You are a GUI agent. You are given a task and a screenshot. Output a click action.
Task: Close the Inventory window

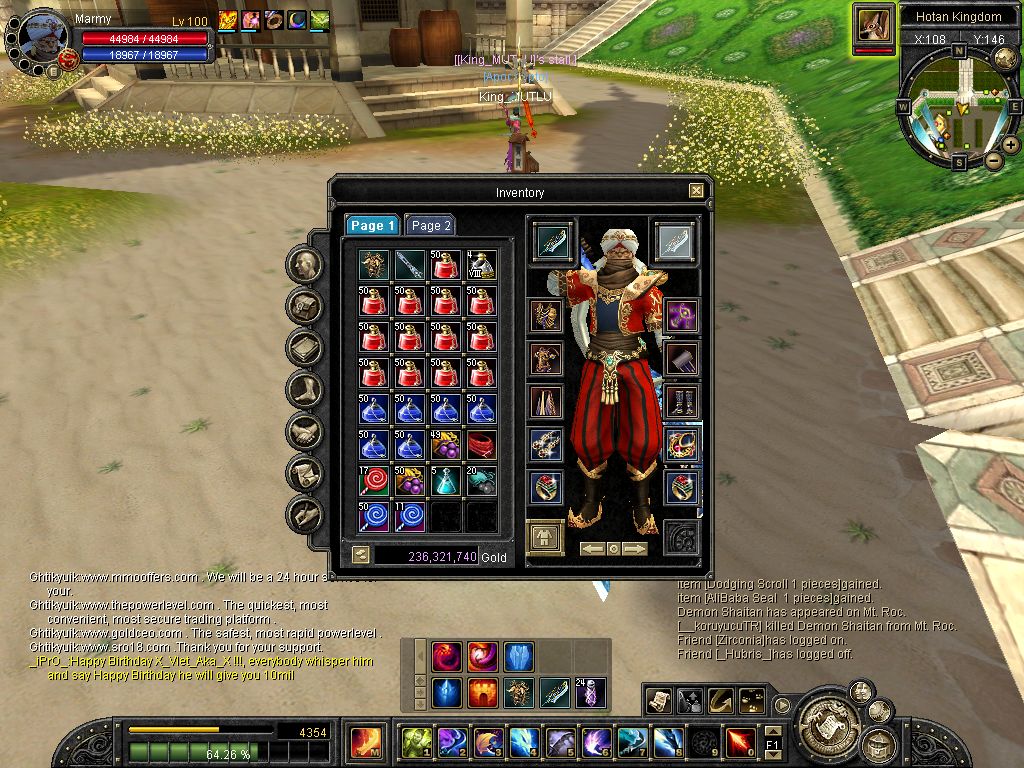696,191
